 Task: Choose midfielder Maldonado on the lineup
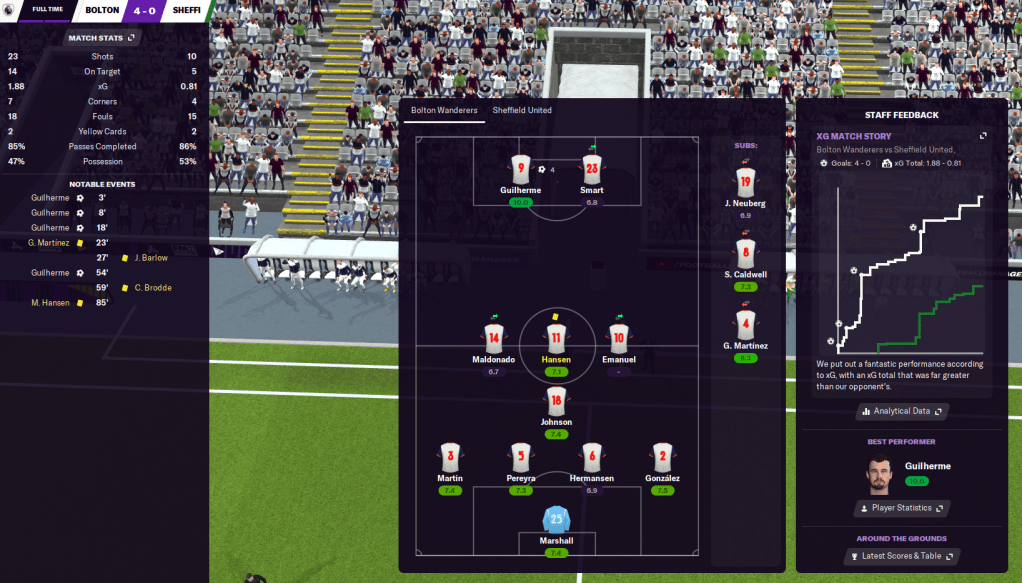pos(493,340)
